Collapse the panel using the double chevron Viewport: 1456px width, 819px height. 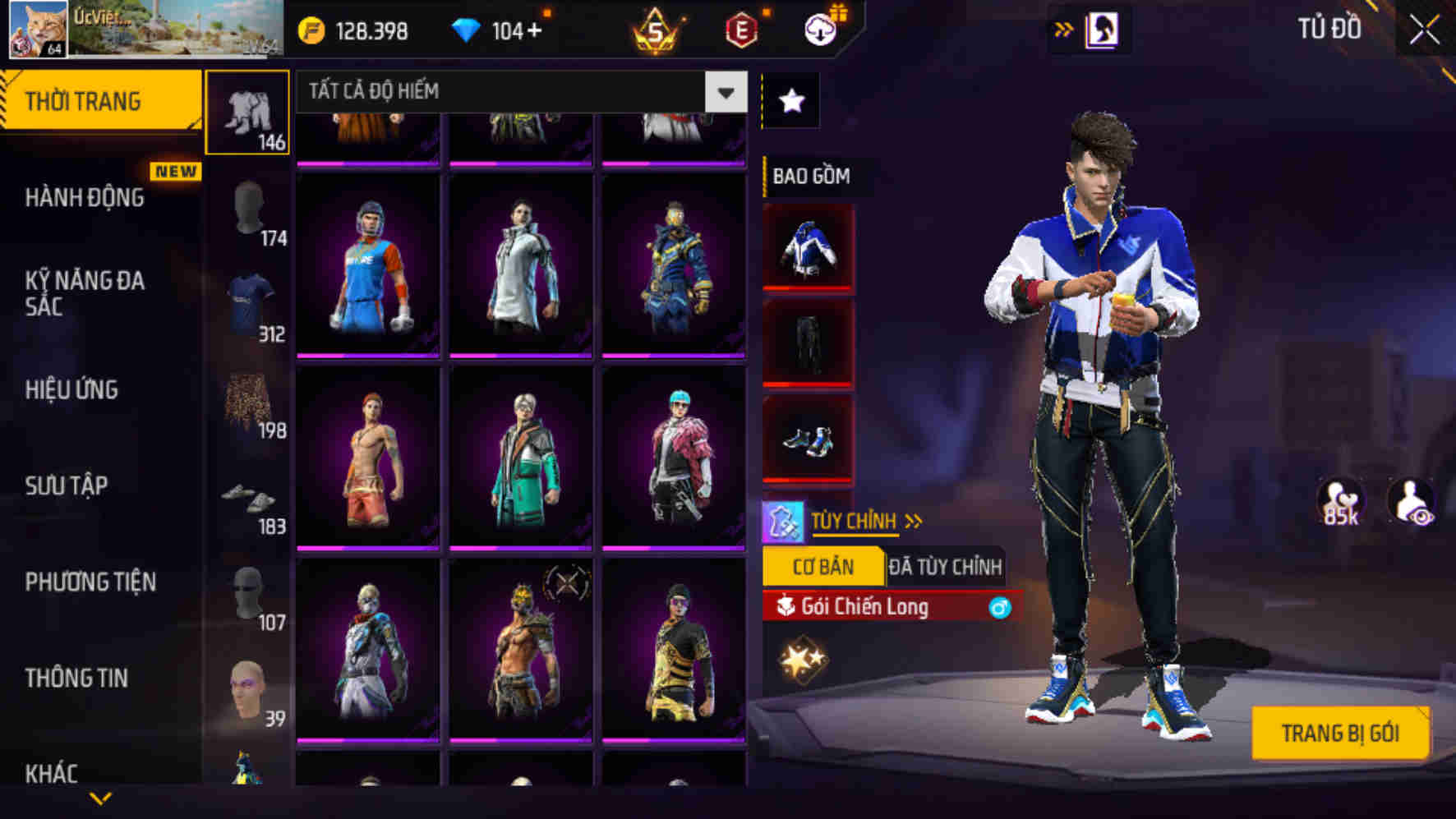pyautogui.click(x=1064, y=27)
